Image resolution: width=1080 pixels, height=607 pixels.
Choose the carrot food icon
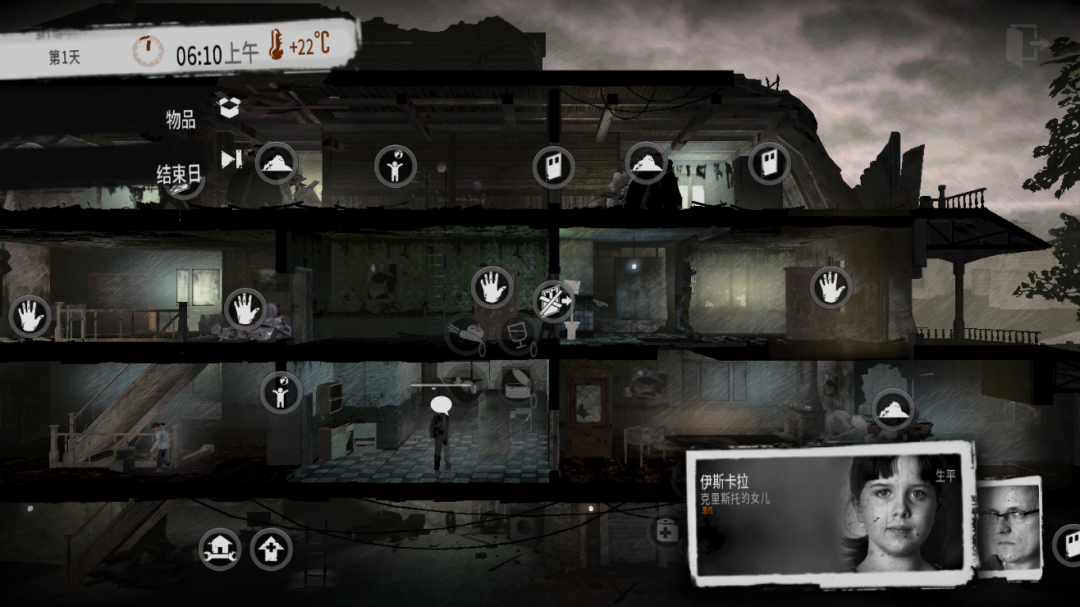tap(466, 333)
